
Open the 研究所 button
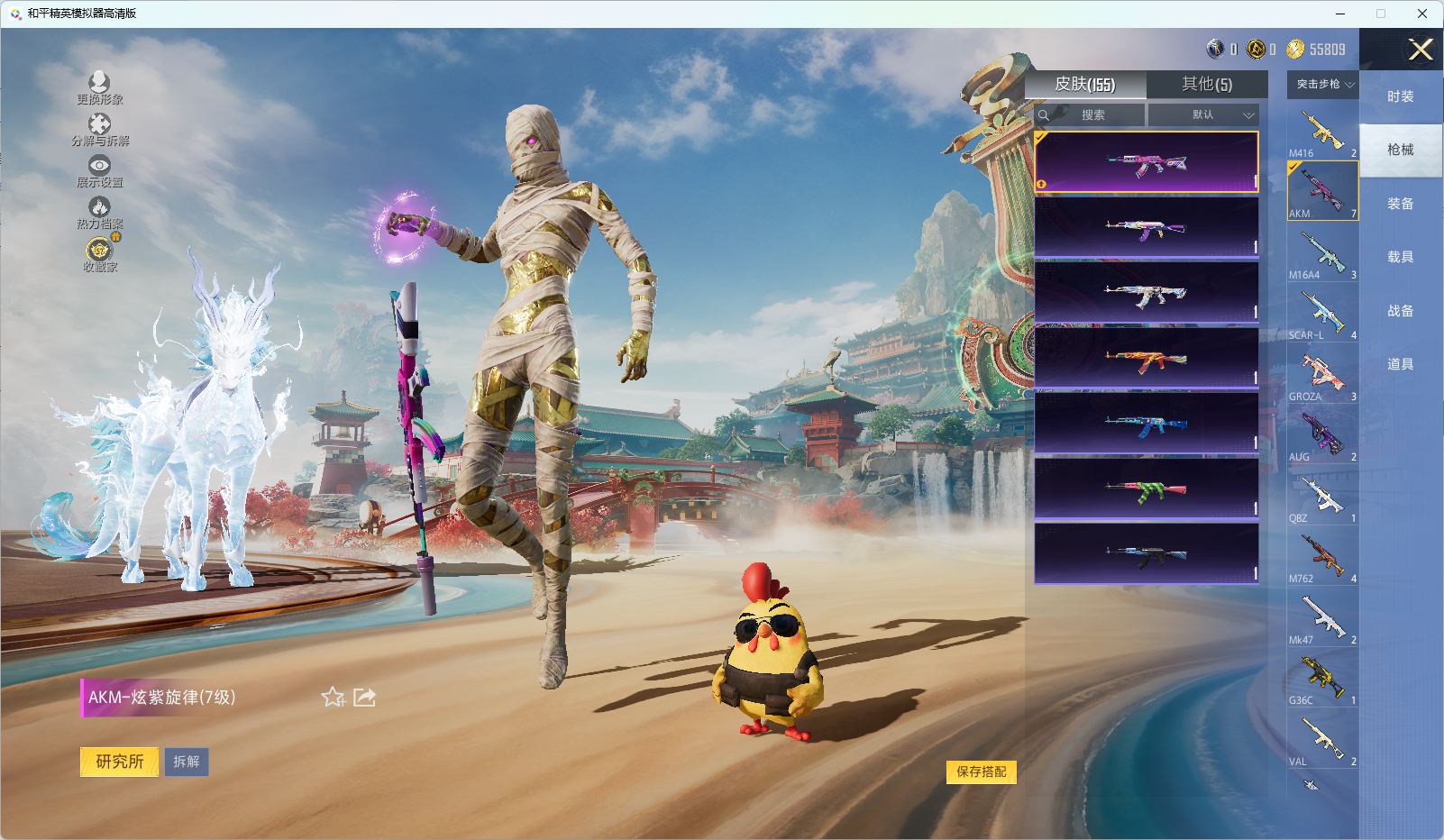120,762
